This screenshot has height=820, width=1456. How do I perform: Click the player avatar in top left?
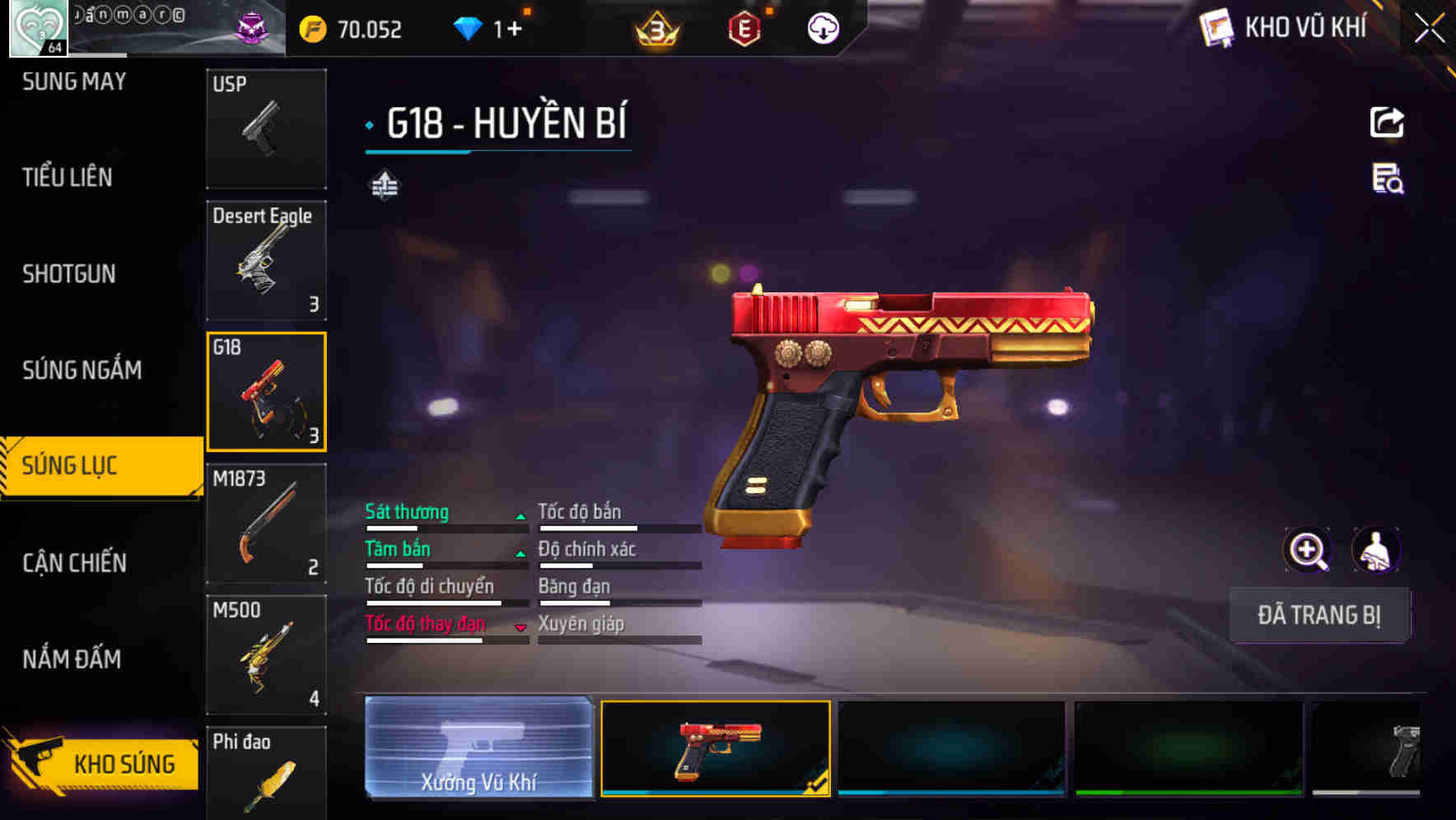click(37, 27)
